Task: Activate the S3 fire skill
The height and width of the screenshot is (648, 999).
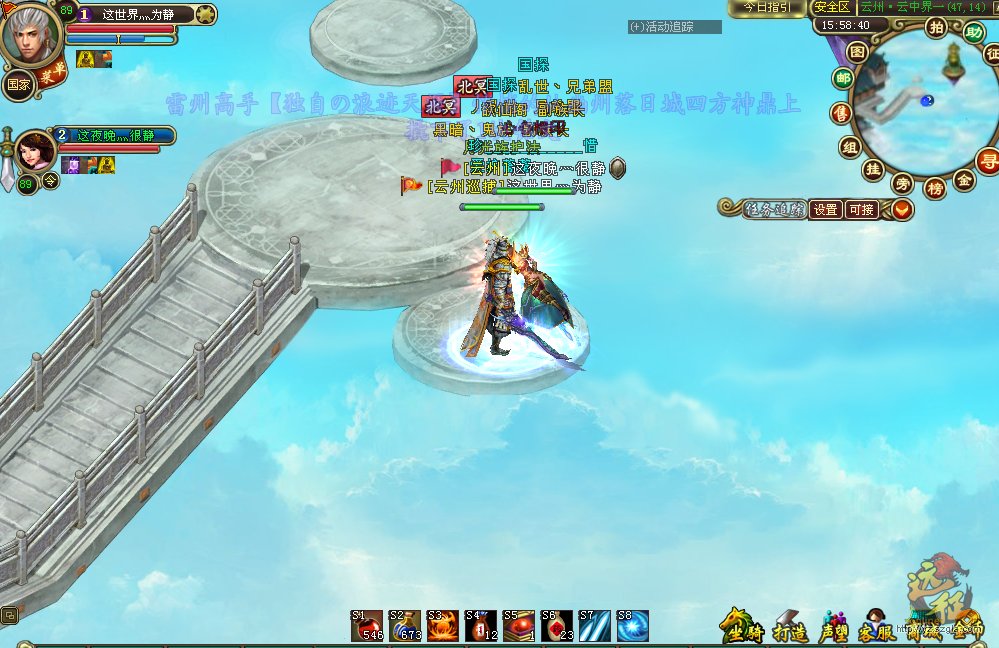Action: click(442, 626)
